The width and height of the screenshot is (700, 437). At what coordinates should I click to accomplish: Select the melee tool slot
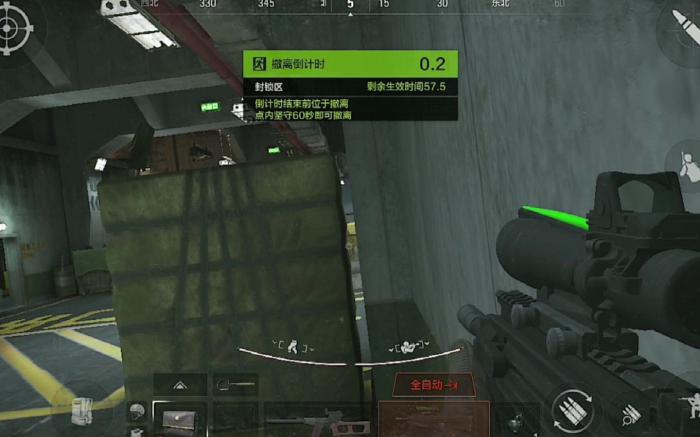point(235,384)
